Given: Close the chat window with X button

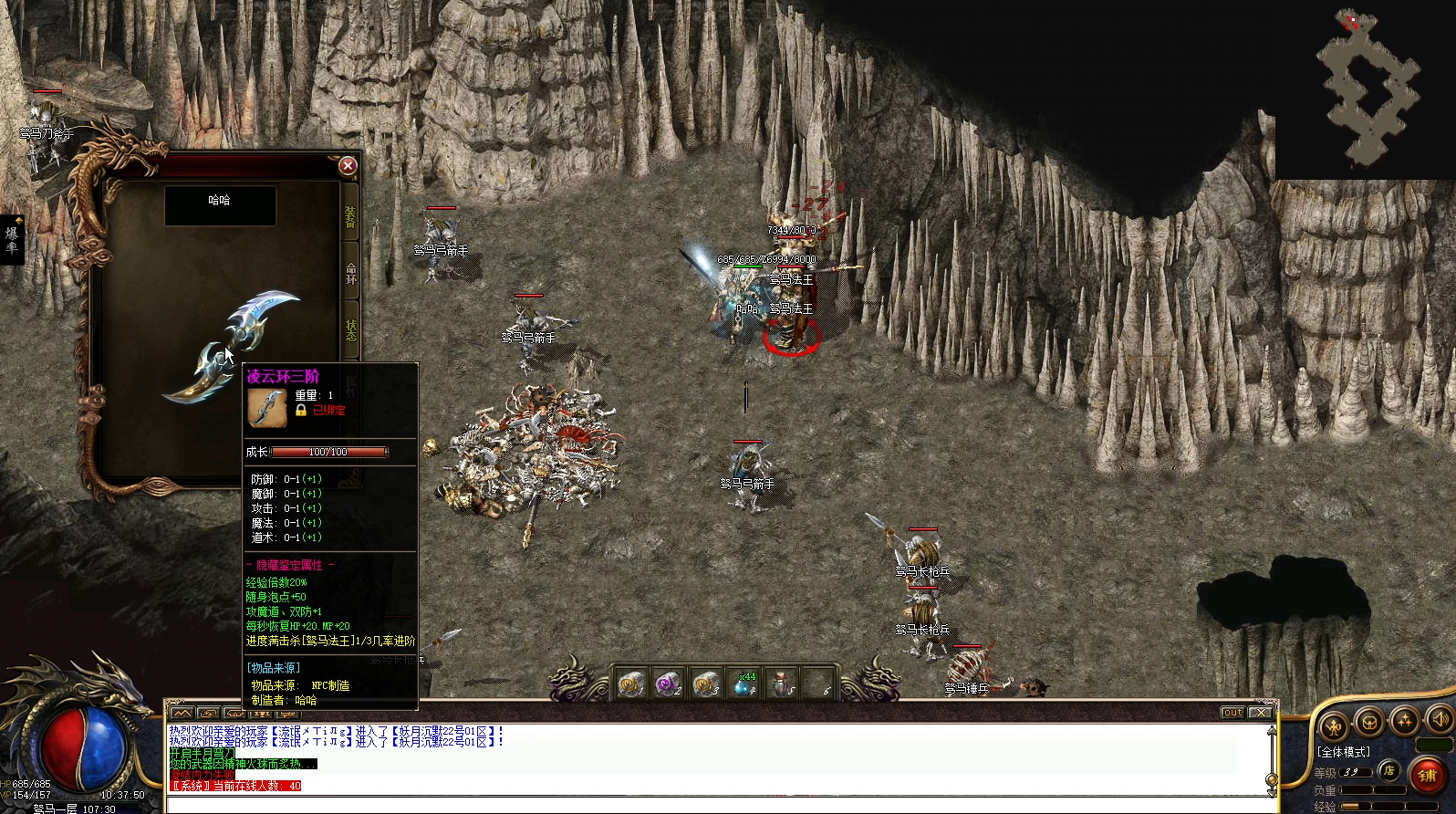Looking at the screenshot, I should coord(1261,713).
